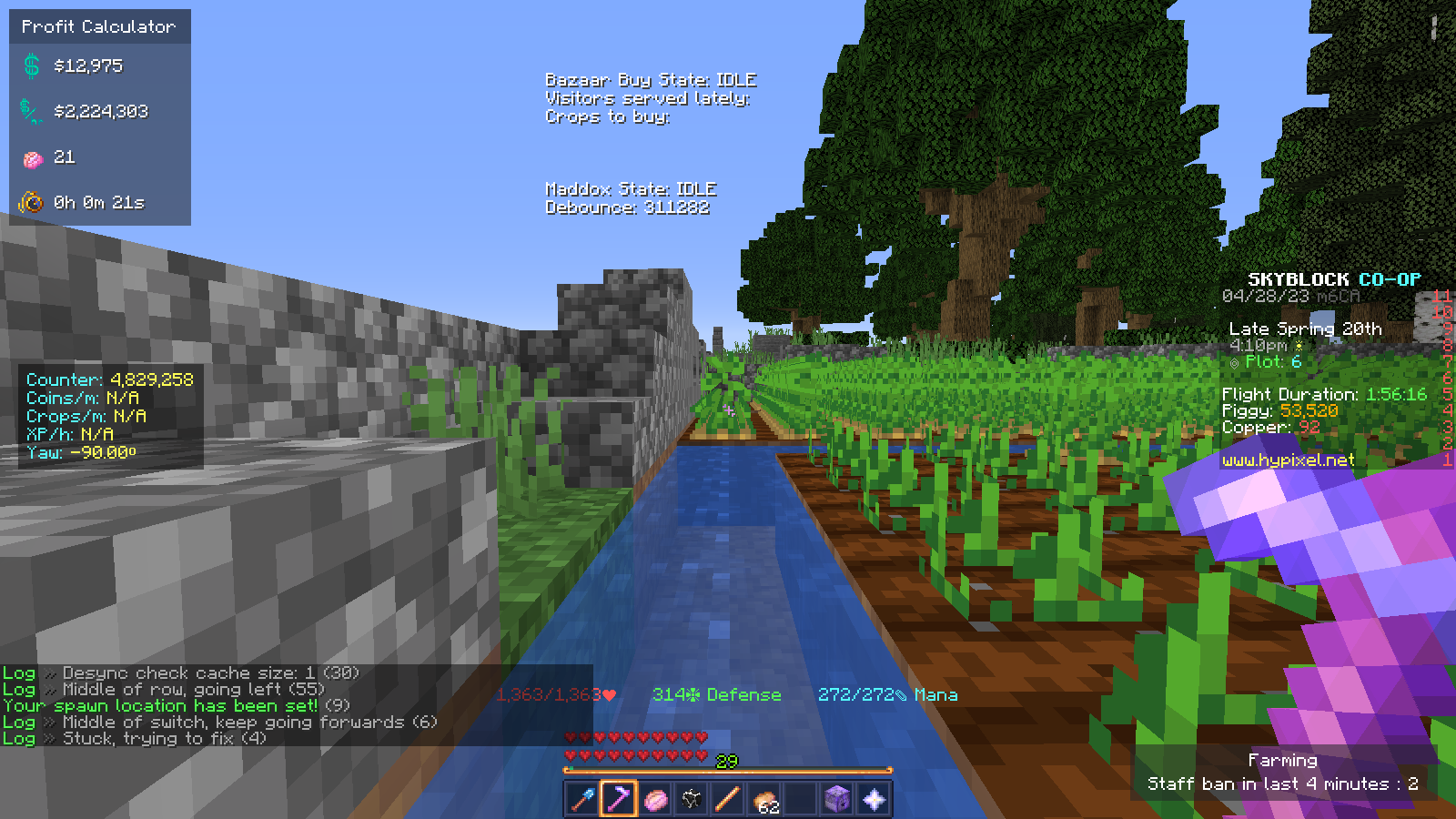
Task: Select the blaze rod hotbar item
Action: 728,797
